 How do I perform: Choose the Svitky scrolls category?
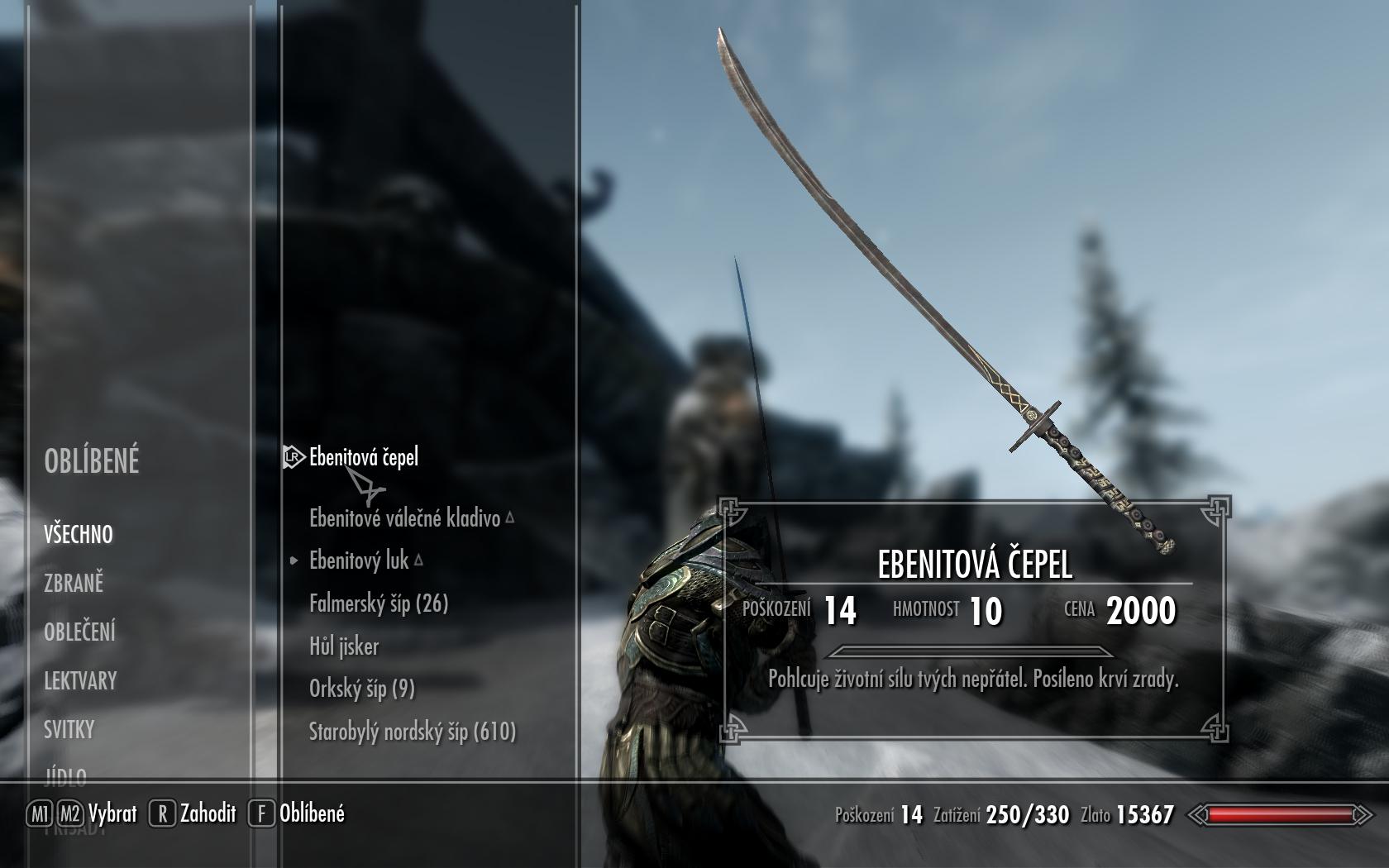click(69, 729)
